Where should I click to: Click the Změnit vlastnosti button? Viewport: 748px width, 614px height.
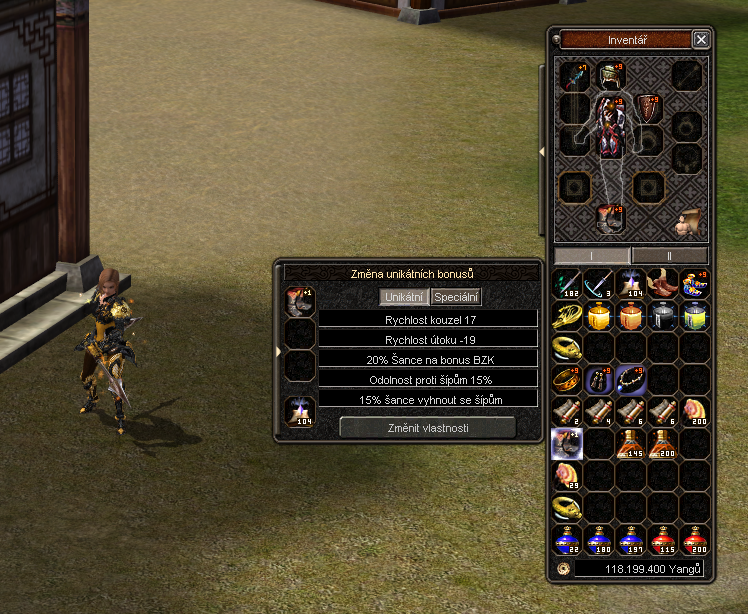[428, 427]
